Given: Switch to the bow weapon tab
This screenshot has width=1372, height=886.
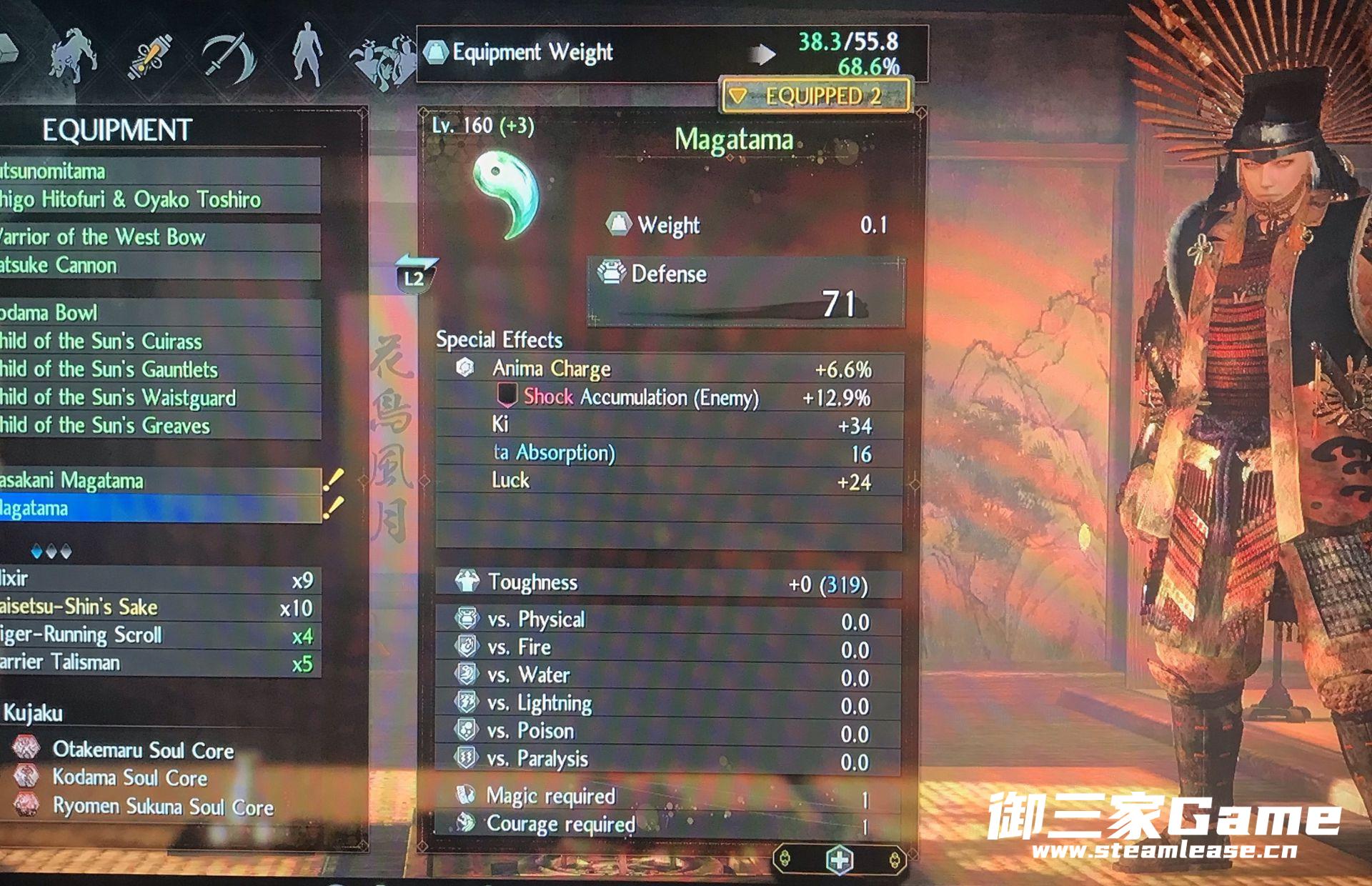Looking at the screenshot, I should 229,56.
